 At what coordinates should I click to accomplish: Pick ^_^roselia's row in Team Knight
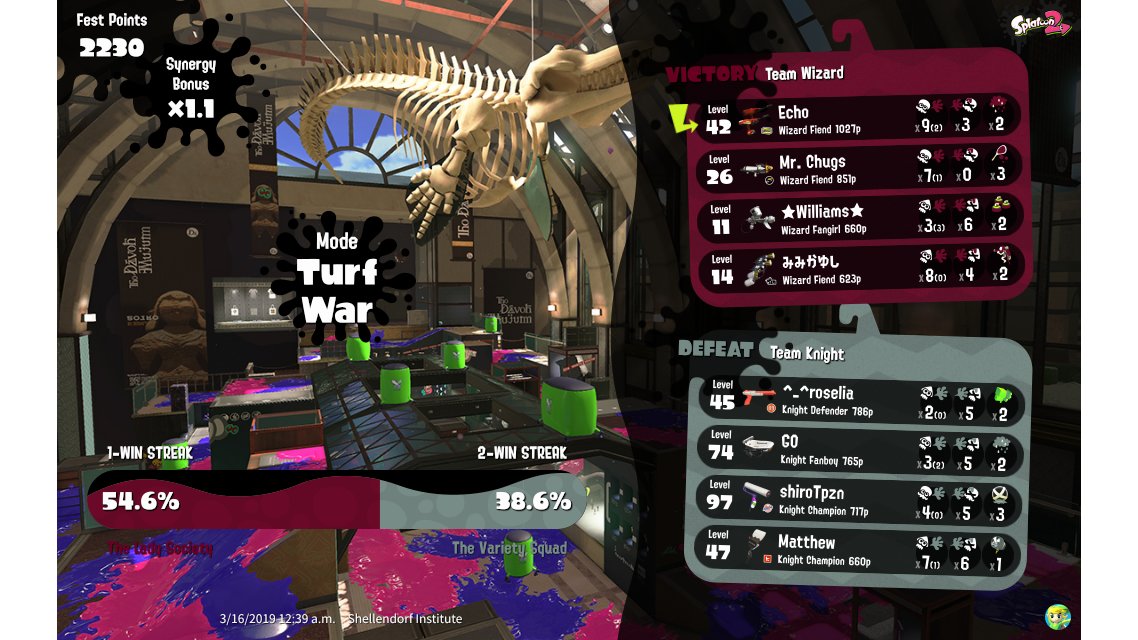tap(858, 400)
